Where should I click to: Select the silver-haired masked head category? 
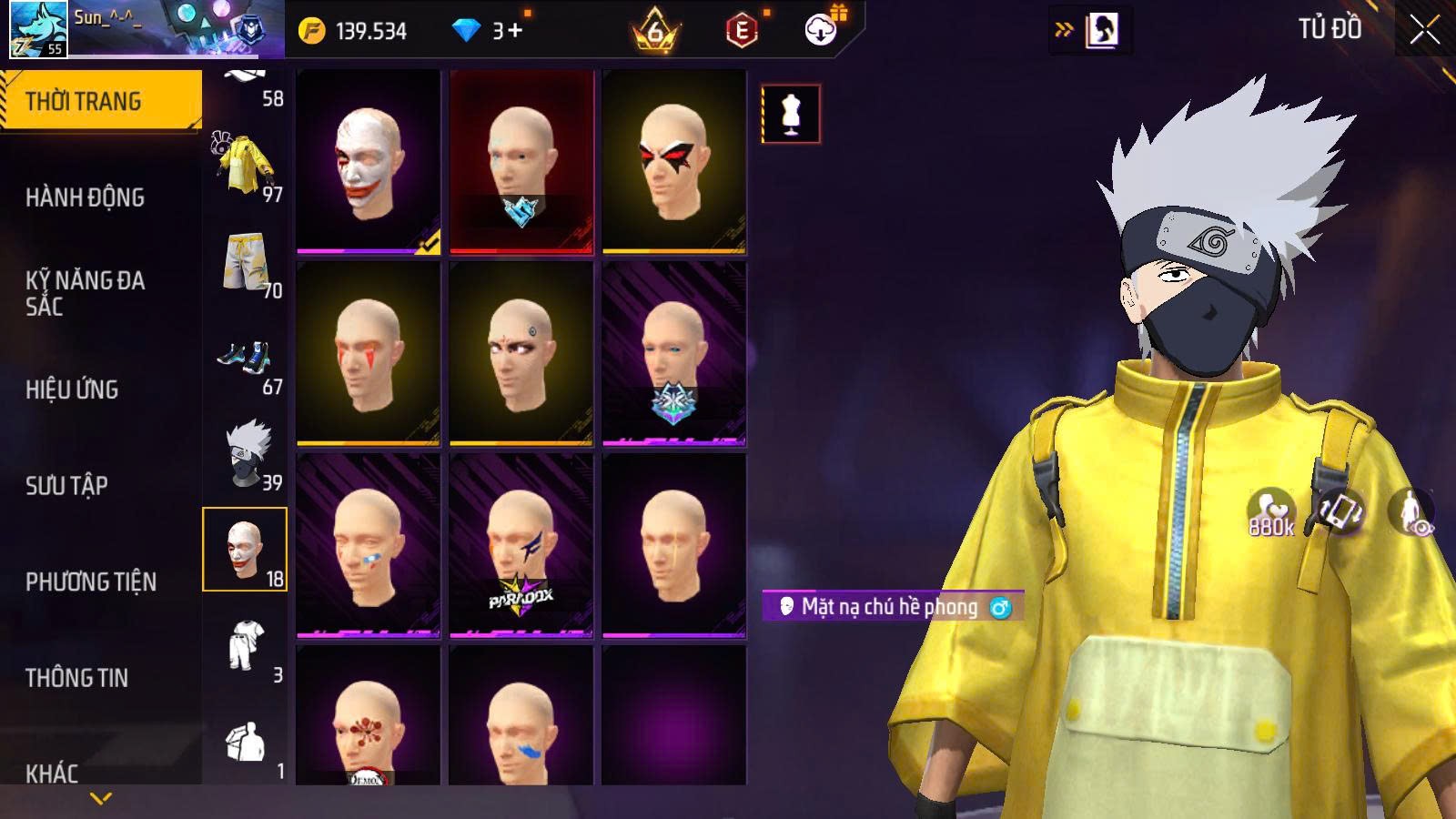tap(246, 454)
